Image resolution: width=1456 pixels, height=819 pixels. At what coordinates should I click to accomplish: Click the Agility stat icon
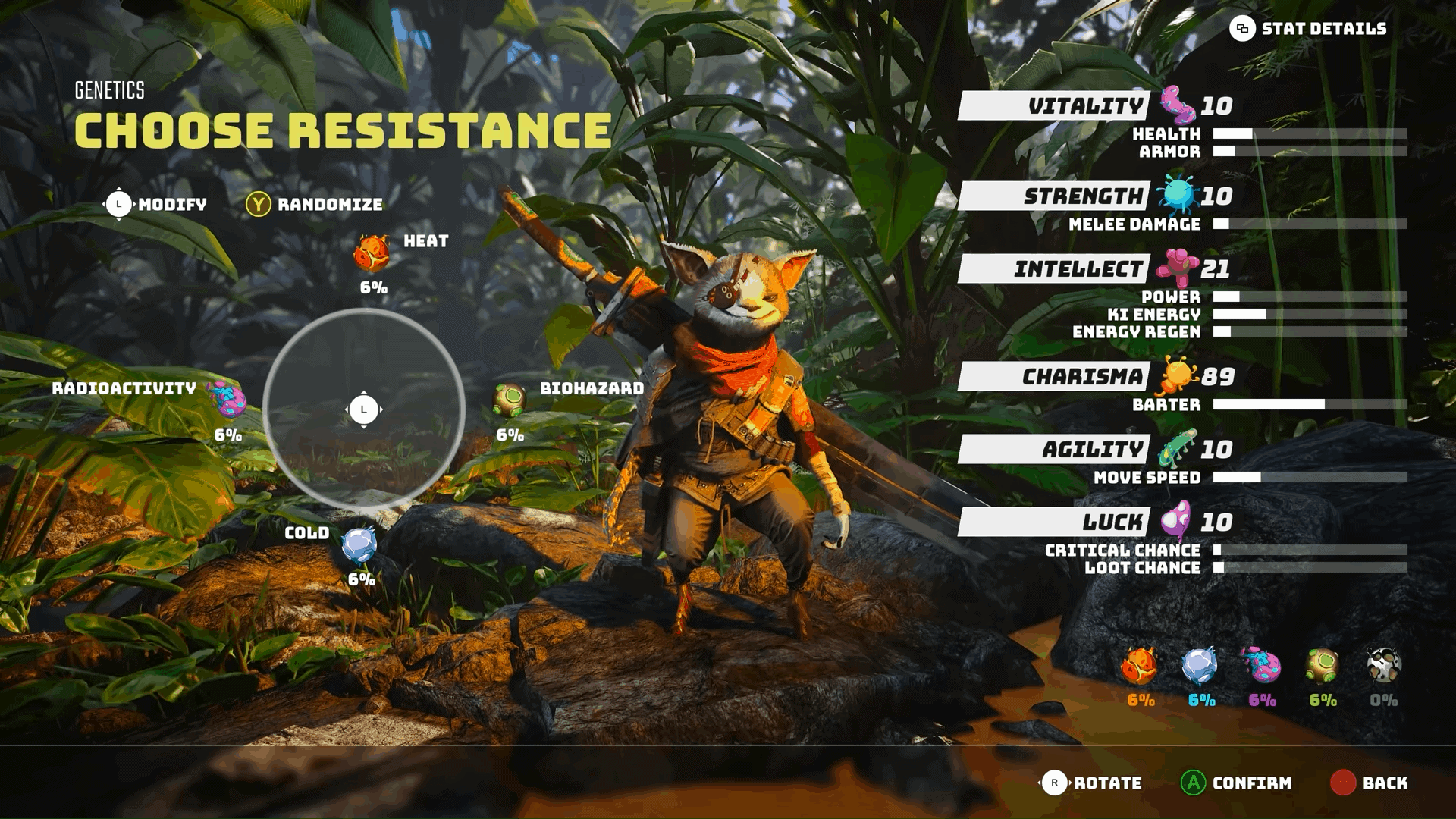[x=1177, y=447]
